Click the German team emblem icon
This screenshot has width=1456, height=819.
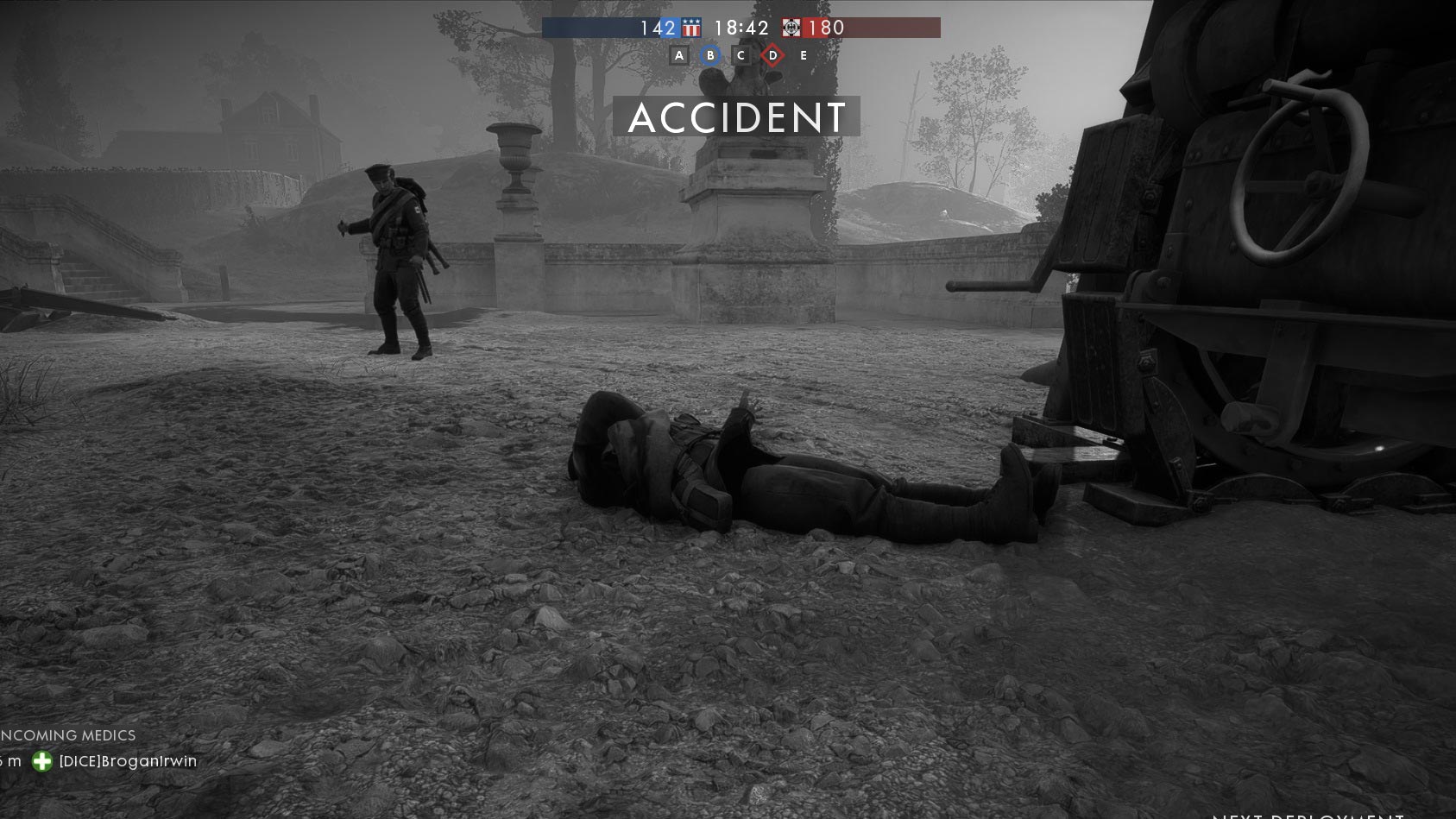[791, 28]
